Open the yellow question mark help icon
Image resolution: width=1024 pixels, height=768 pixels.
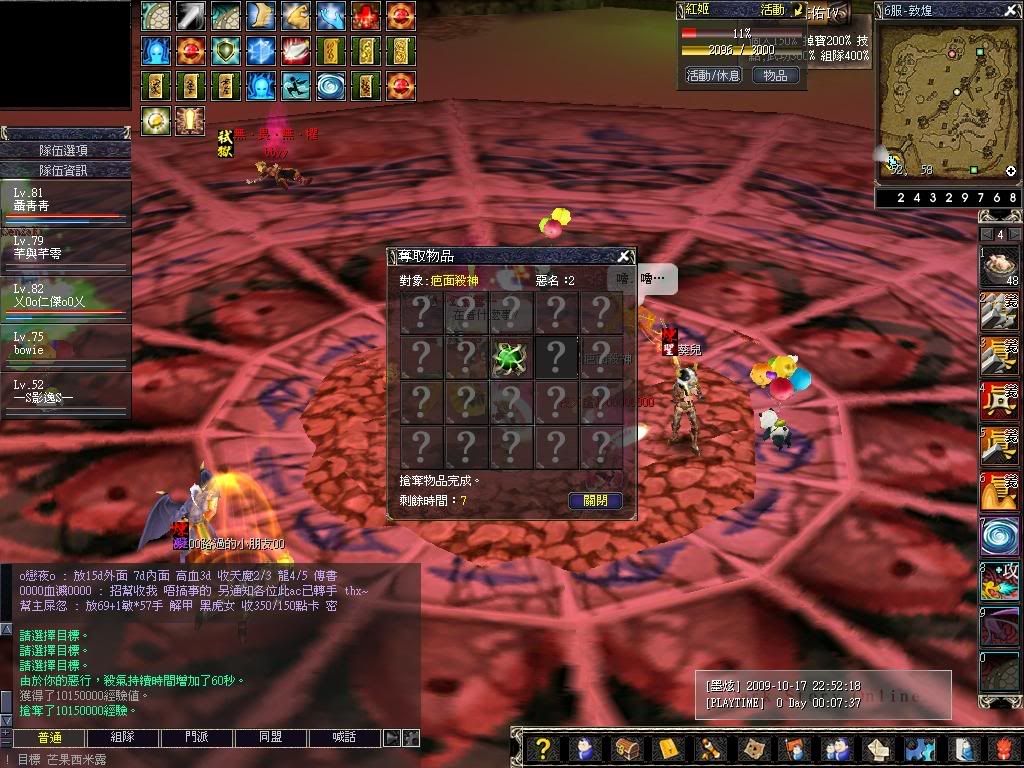541,748
